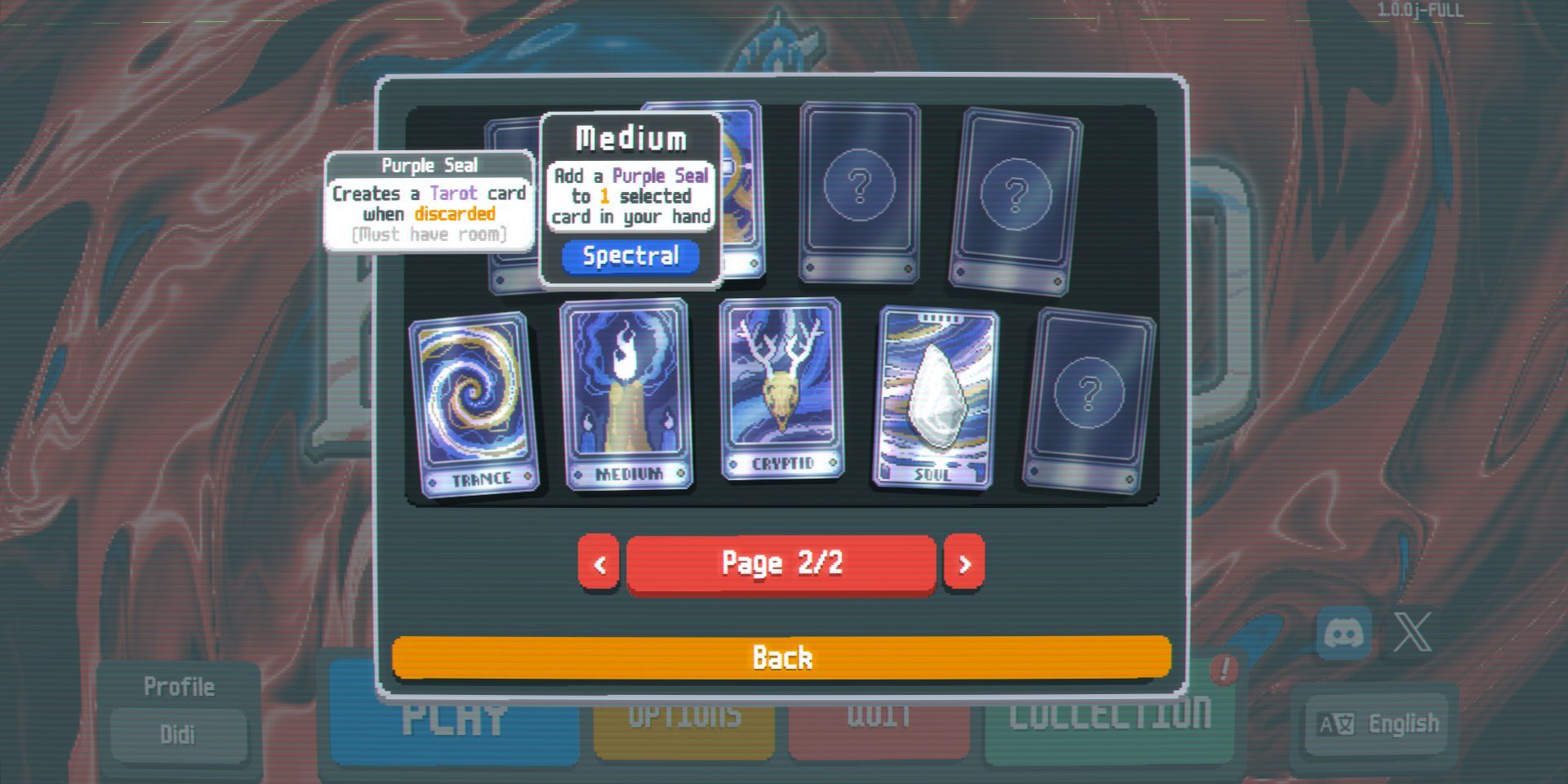Advance to next page with right arrow
The image size is (1568, 784).
pos(964,562)
